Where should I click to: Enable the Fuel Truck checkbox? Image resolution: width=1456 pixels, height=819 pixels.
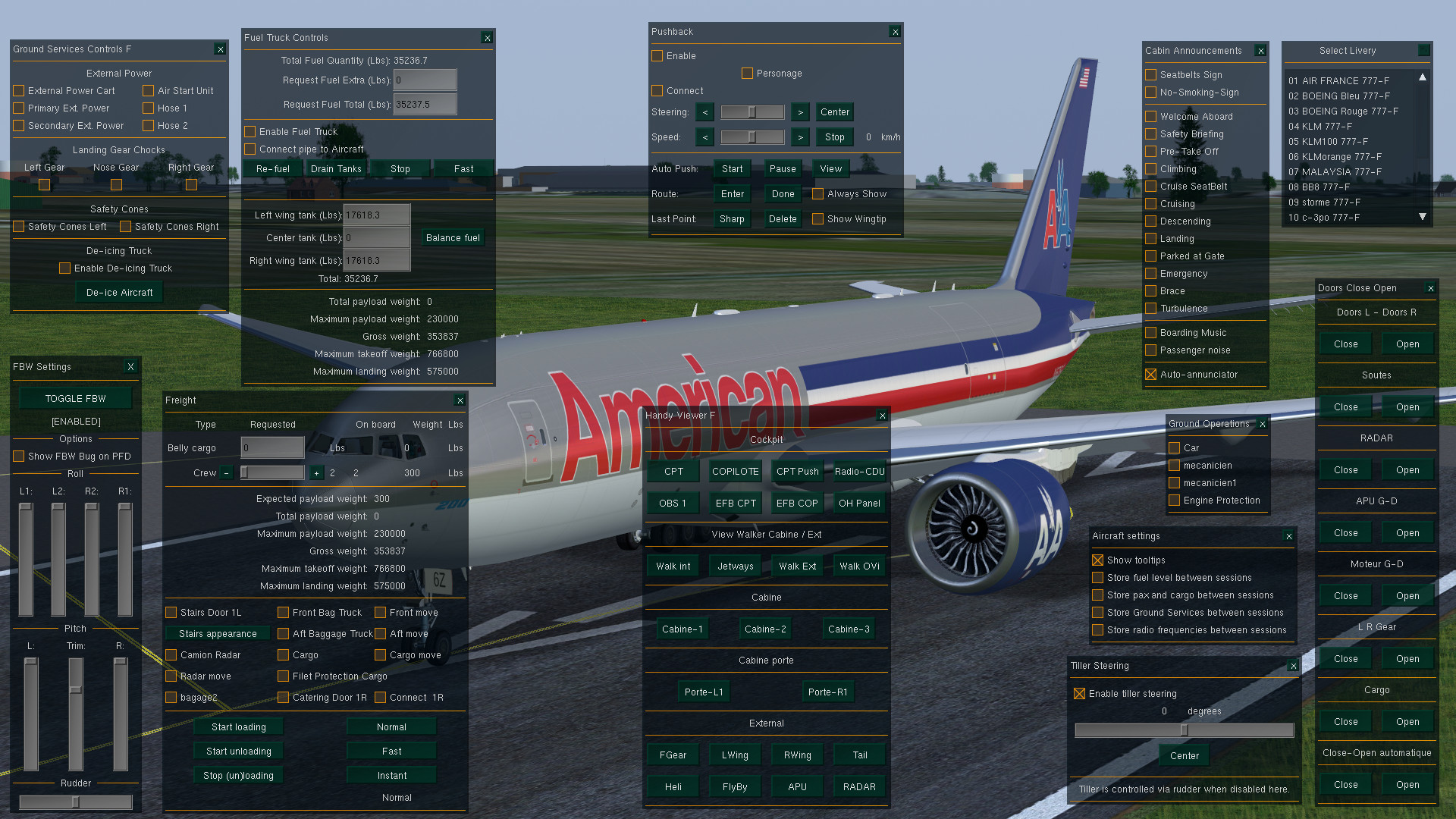click(x=250, y=132)
